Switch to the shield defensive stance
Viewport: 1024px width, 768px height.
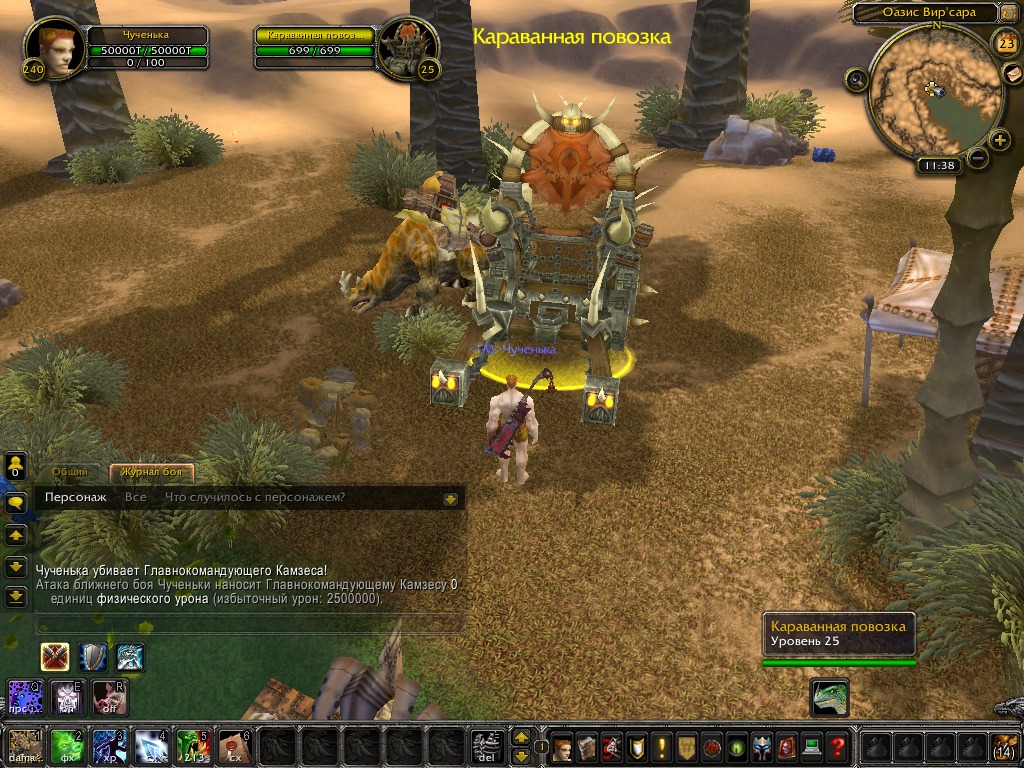[93, 657]
